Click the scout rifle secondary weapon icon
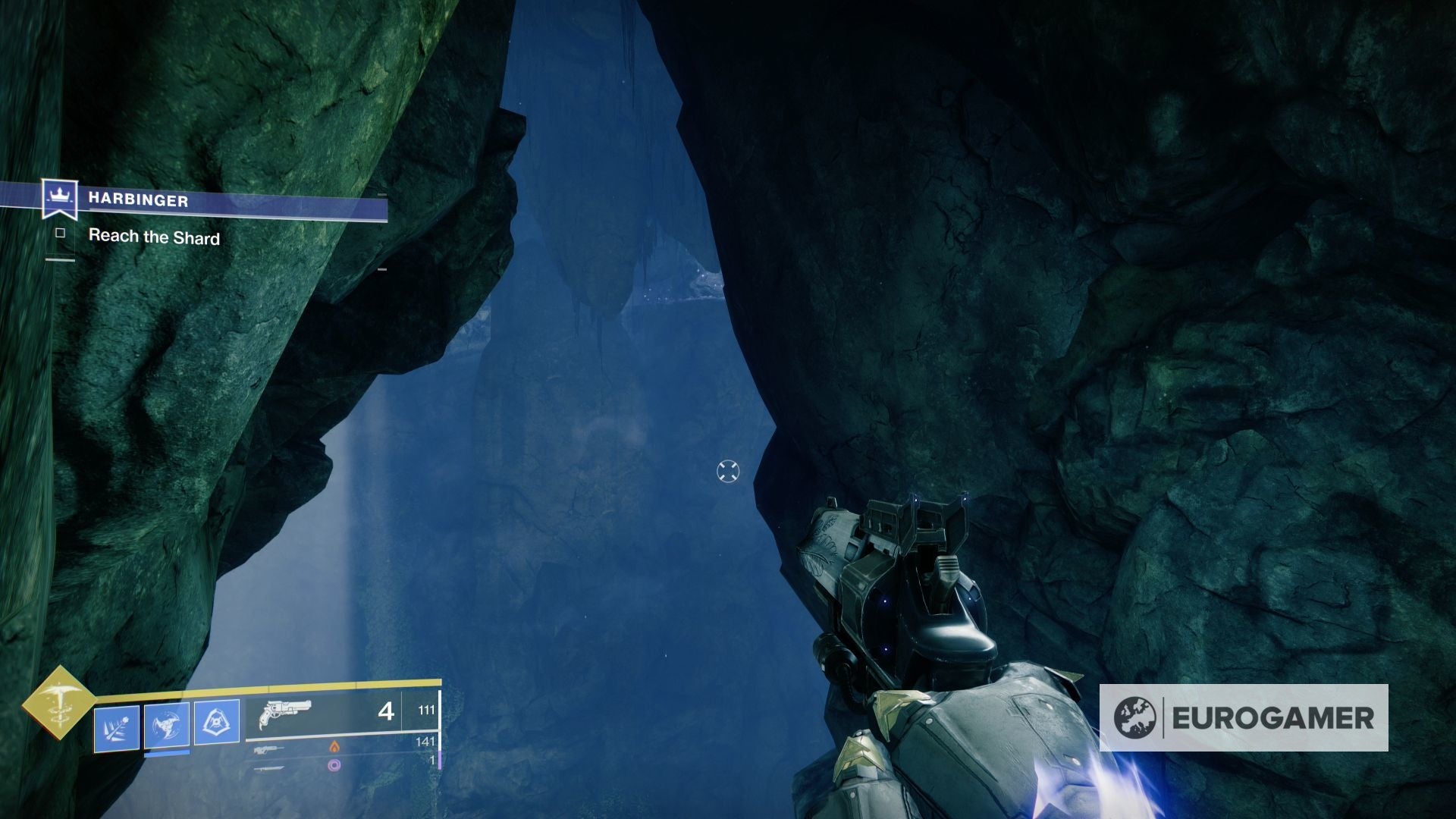Image resolution: width=1456 pixels, height=819 pixels. click(x=268, y=751)
